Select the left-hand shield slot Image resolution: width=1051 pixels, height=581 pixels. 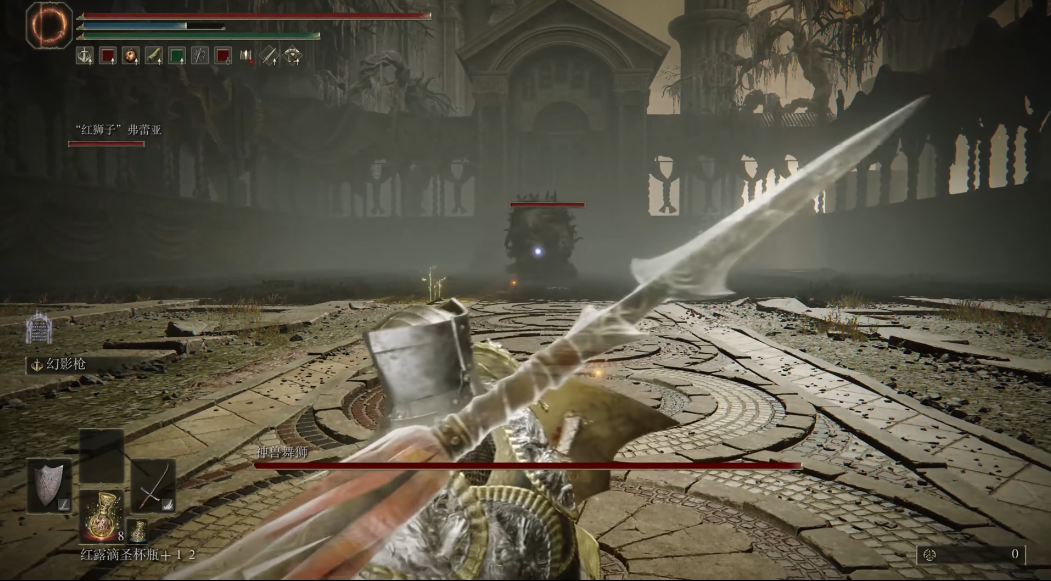[x=49, y=485]
